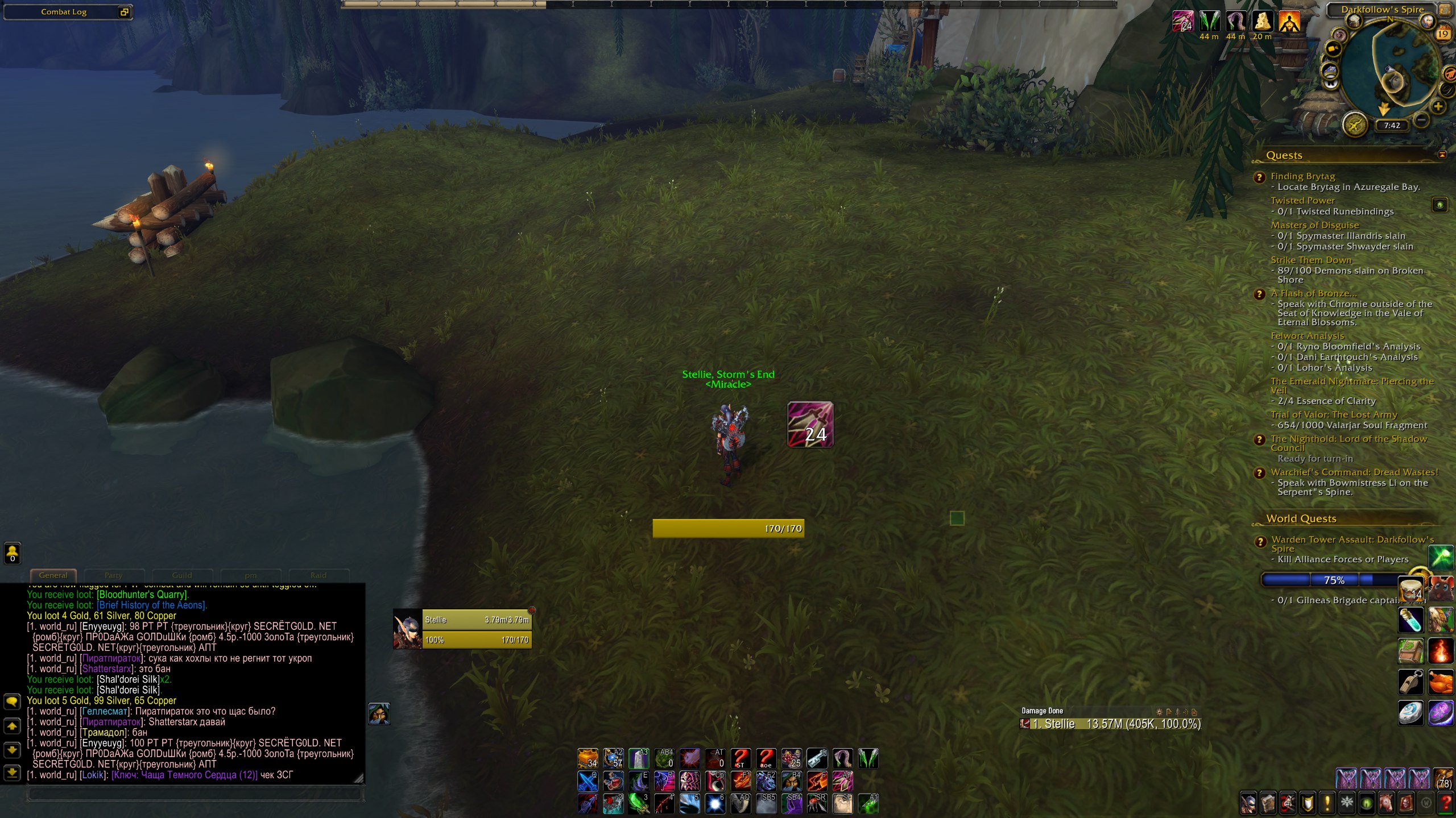Click Stellie's player portrait frame
Image resolution: width=1456 pixels, height=818 pixels.
pos(407,629)
